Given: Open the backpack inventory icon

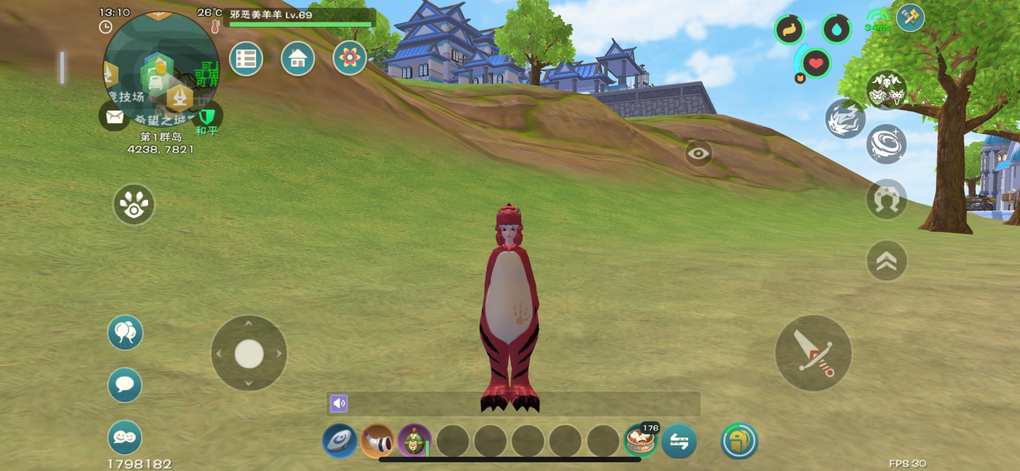Looking at the screenshot, I should 739,441.
